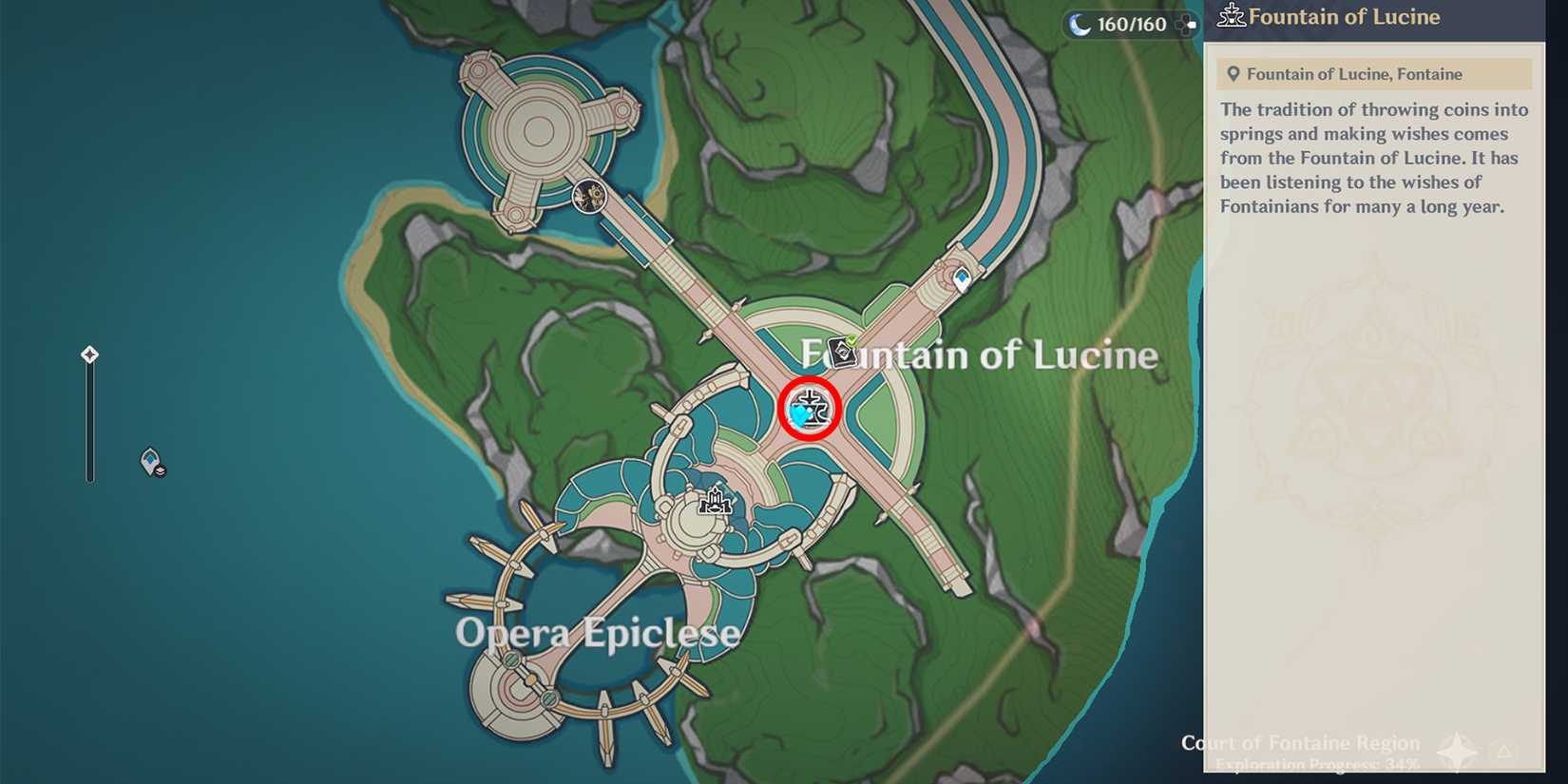Click the round statue marker on the northwest bridge
This screenshot has width=1568, height=784.
point(589,197)
